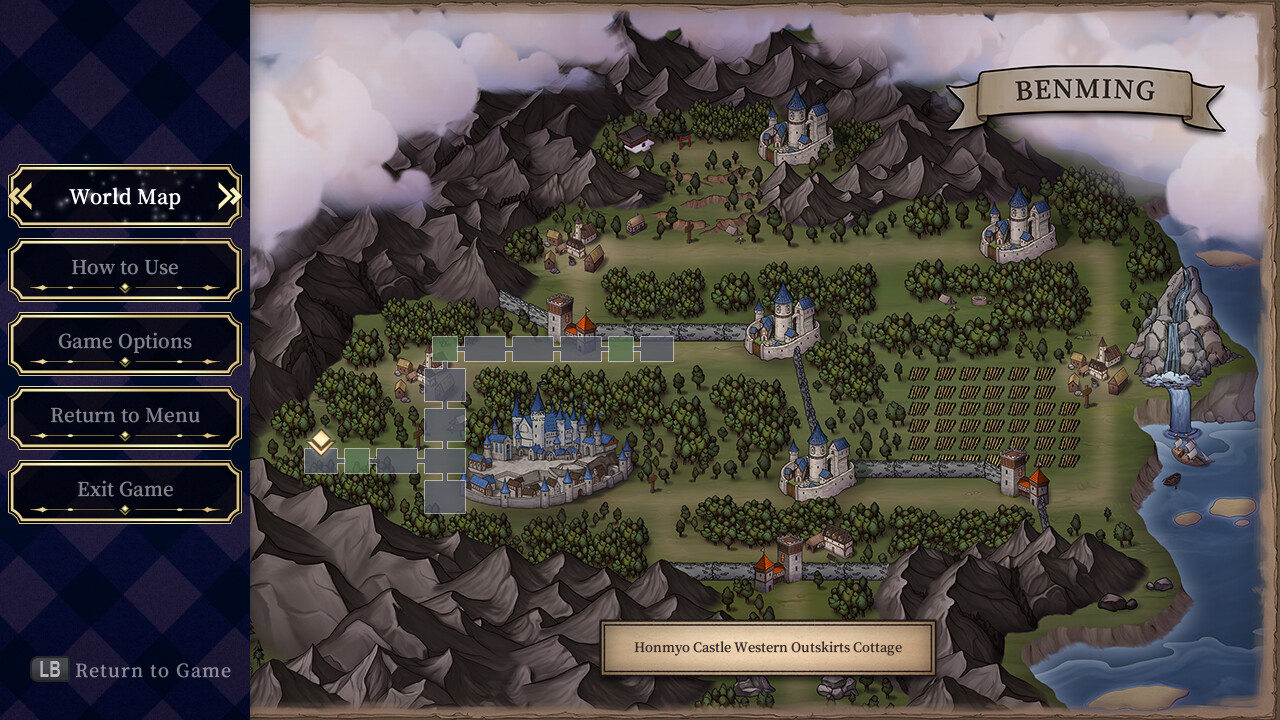Click Exit Game

coord(124,489)
